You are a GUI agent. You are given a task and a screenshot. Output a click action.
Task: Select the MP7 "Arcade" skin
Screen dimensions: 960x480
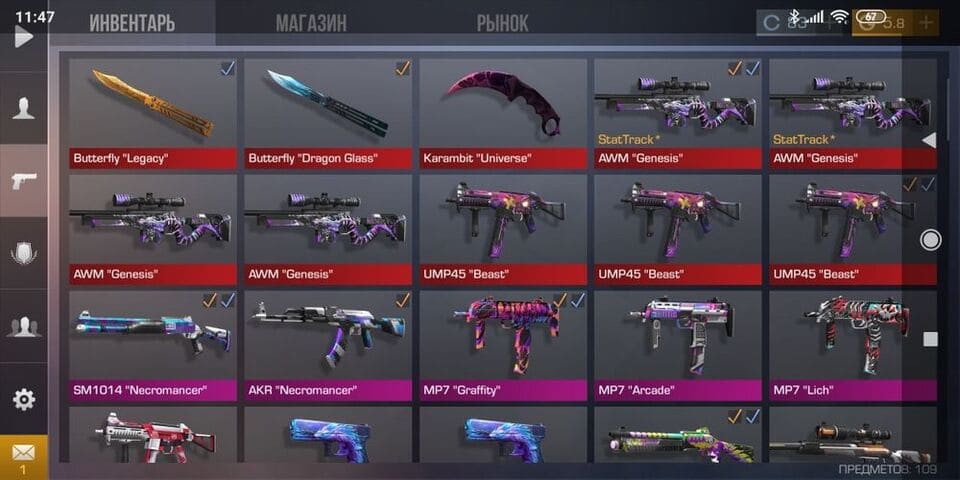click(678, 344)
